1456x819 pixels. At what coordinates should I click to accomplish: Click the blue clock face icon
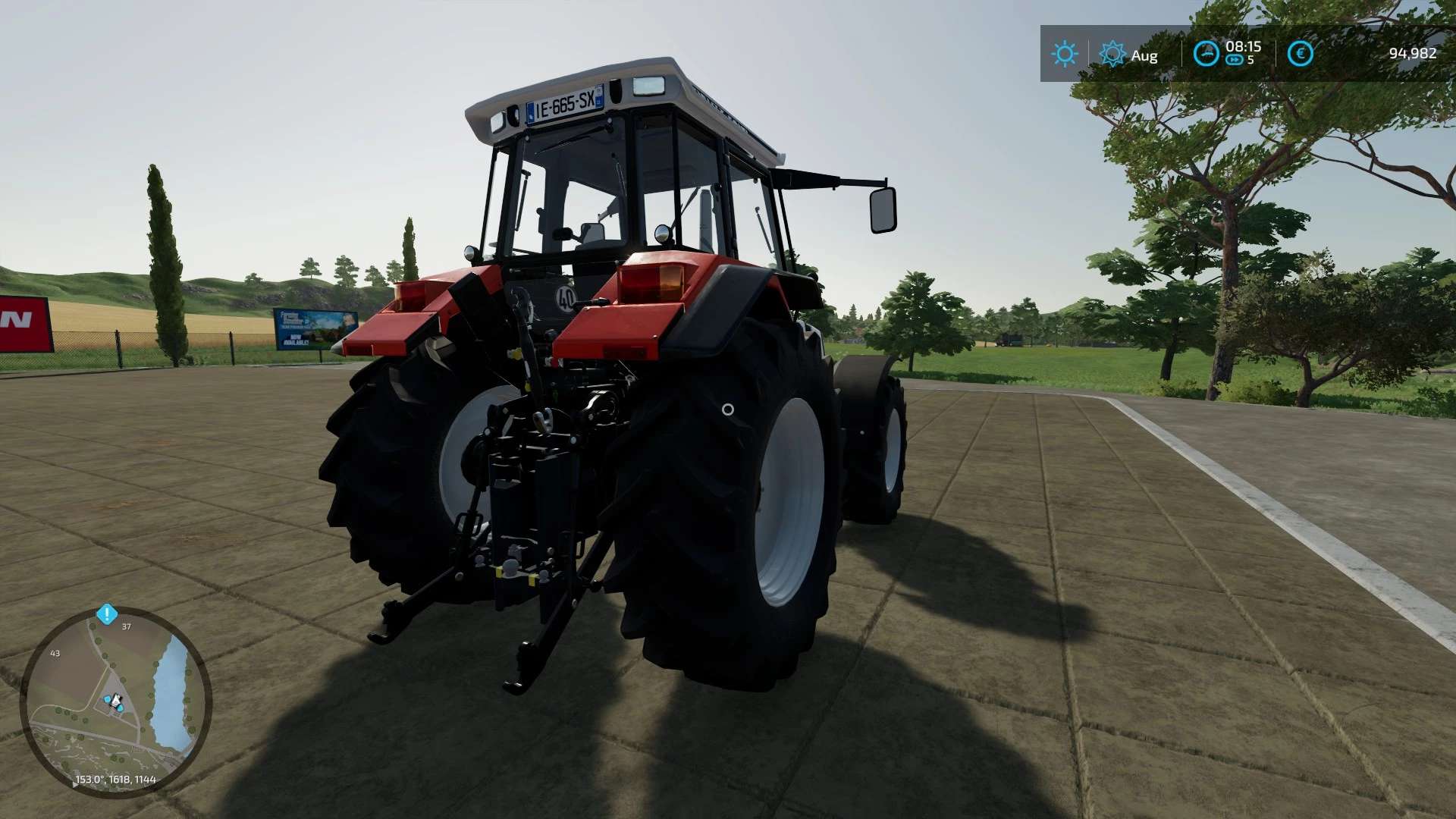[1206, 53]
